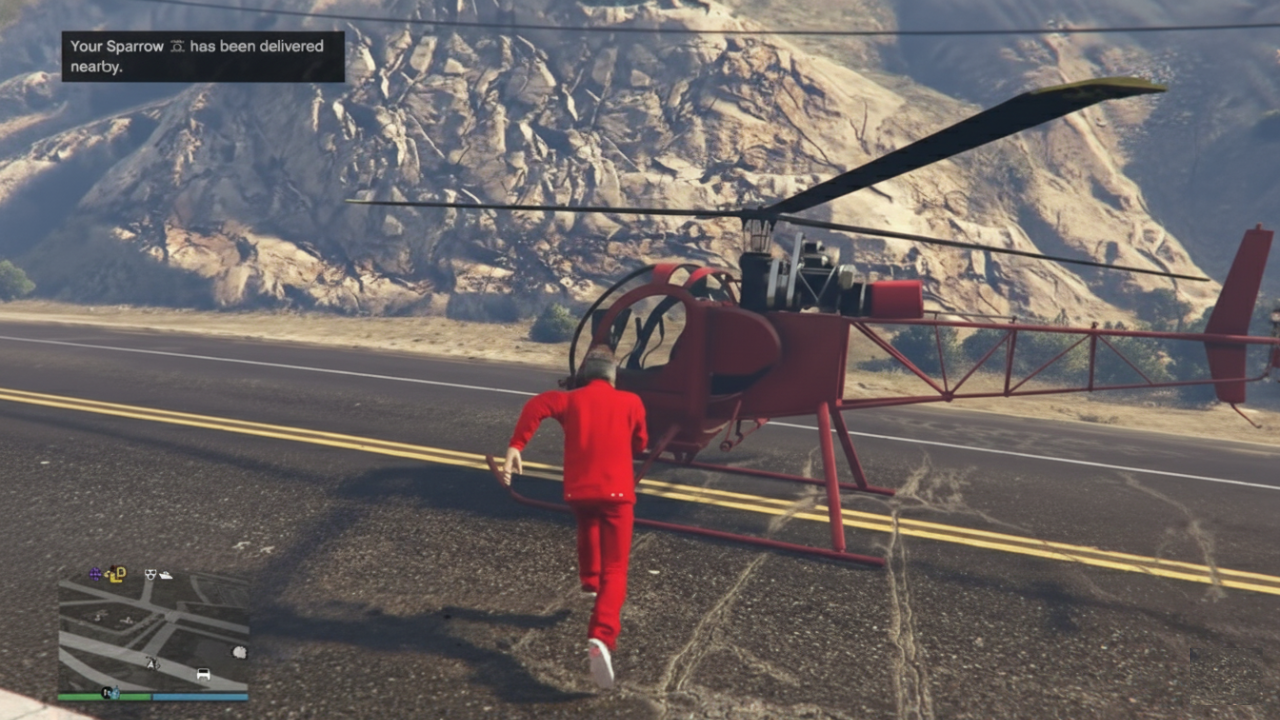Click the white van blip on the minimap
Image resolution: width=1280 pixels, height=720 pixels.
point(204,673)
